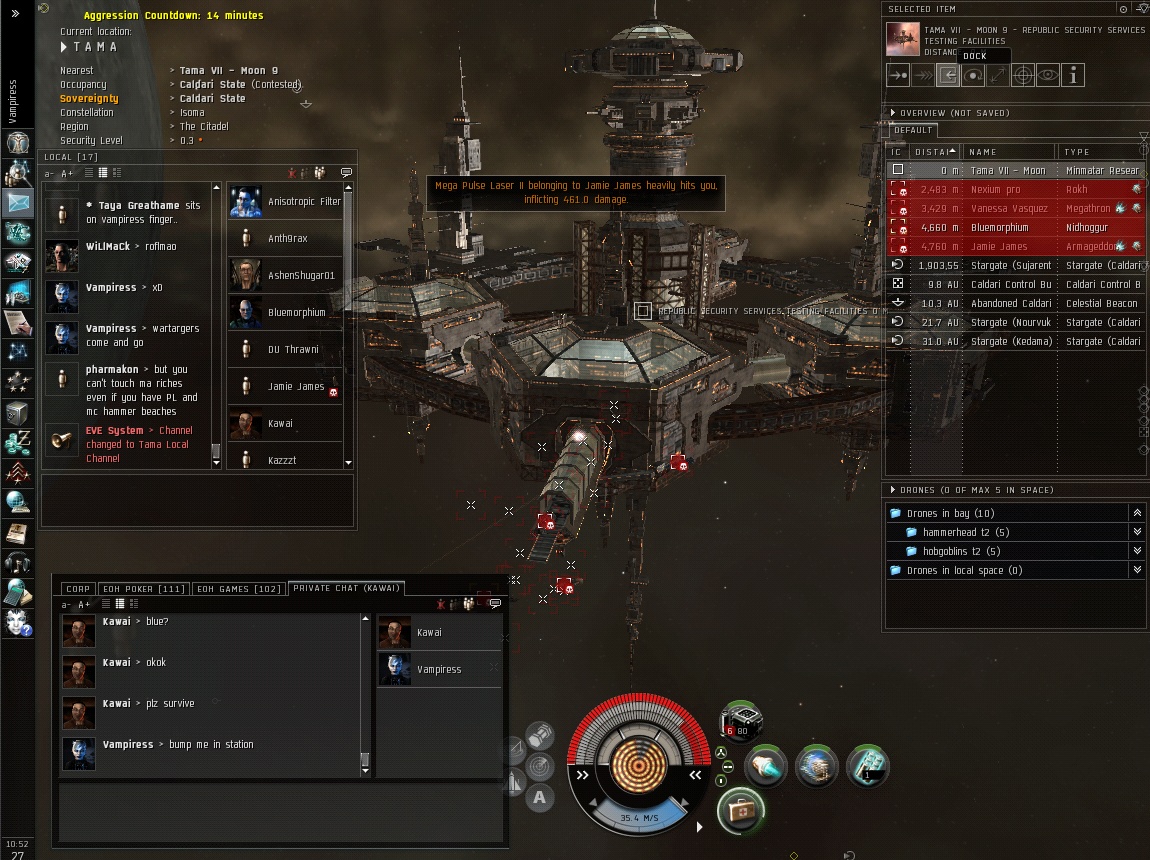Switch to the EOH Games channel tab
The height and width of the screenshot is (860, 1150).
(238, 589)
